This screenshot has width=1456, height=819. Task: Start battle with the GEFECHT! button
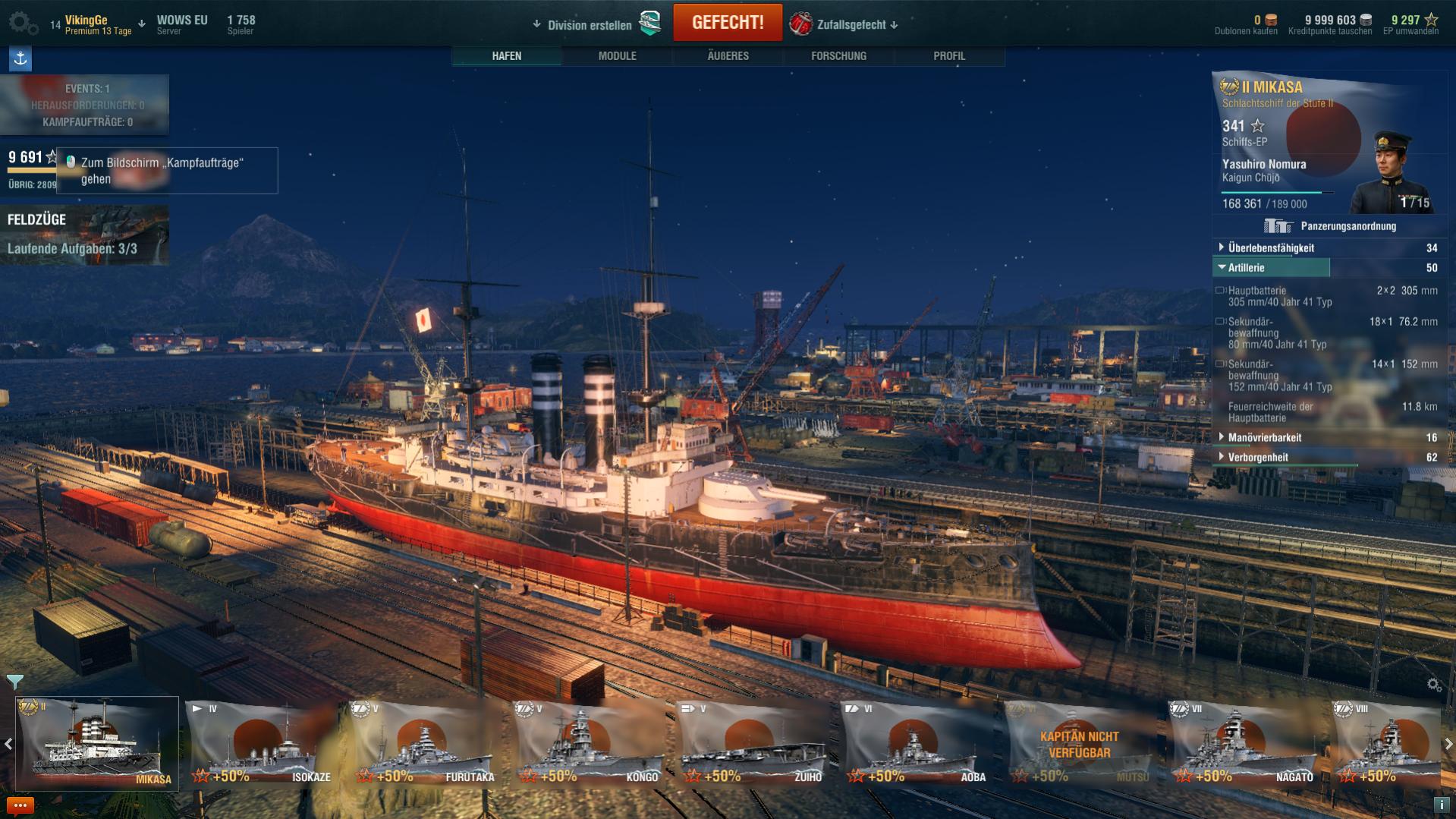727,23
